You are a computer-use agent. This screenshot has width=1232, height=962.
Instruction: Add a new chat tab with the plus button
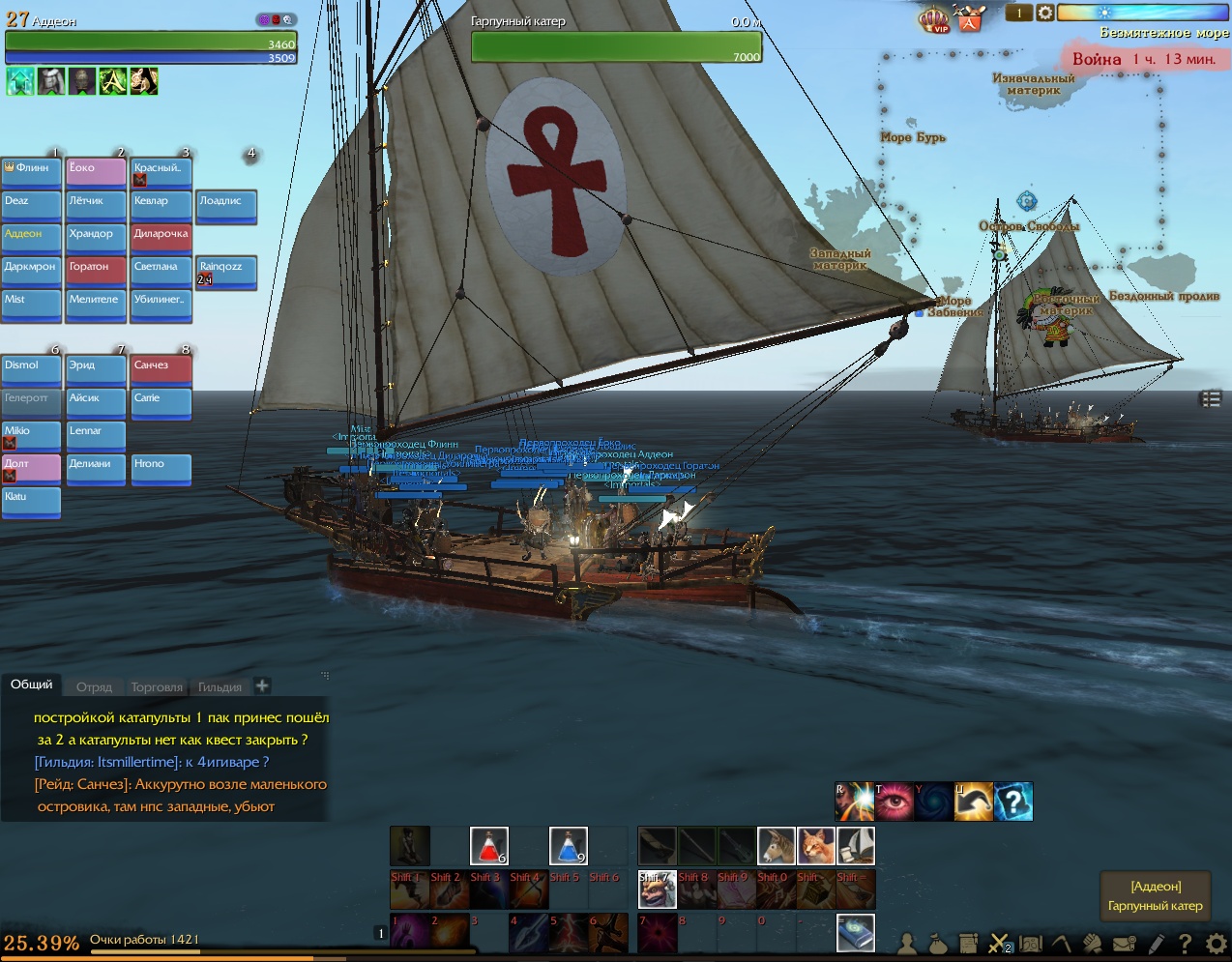coord(262,685)
